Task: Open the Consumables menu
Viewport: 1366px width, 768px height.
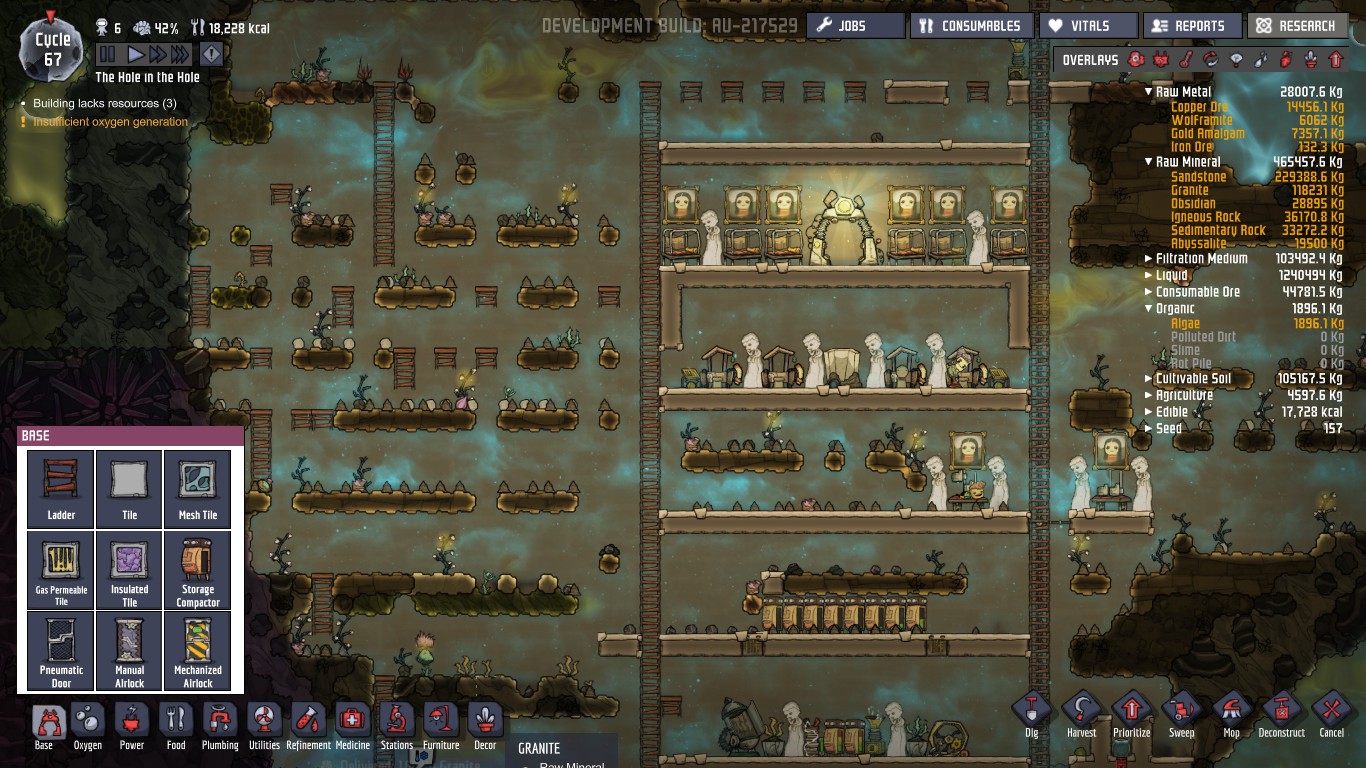Action: click(x=969, y=26)
